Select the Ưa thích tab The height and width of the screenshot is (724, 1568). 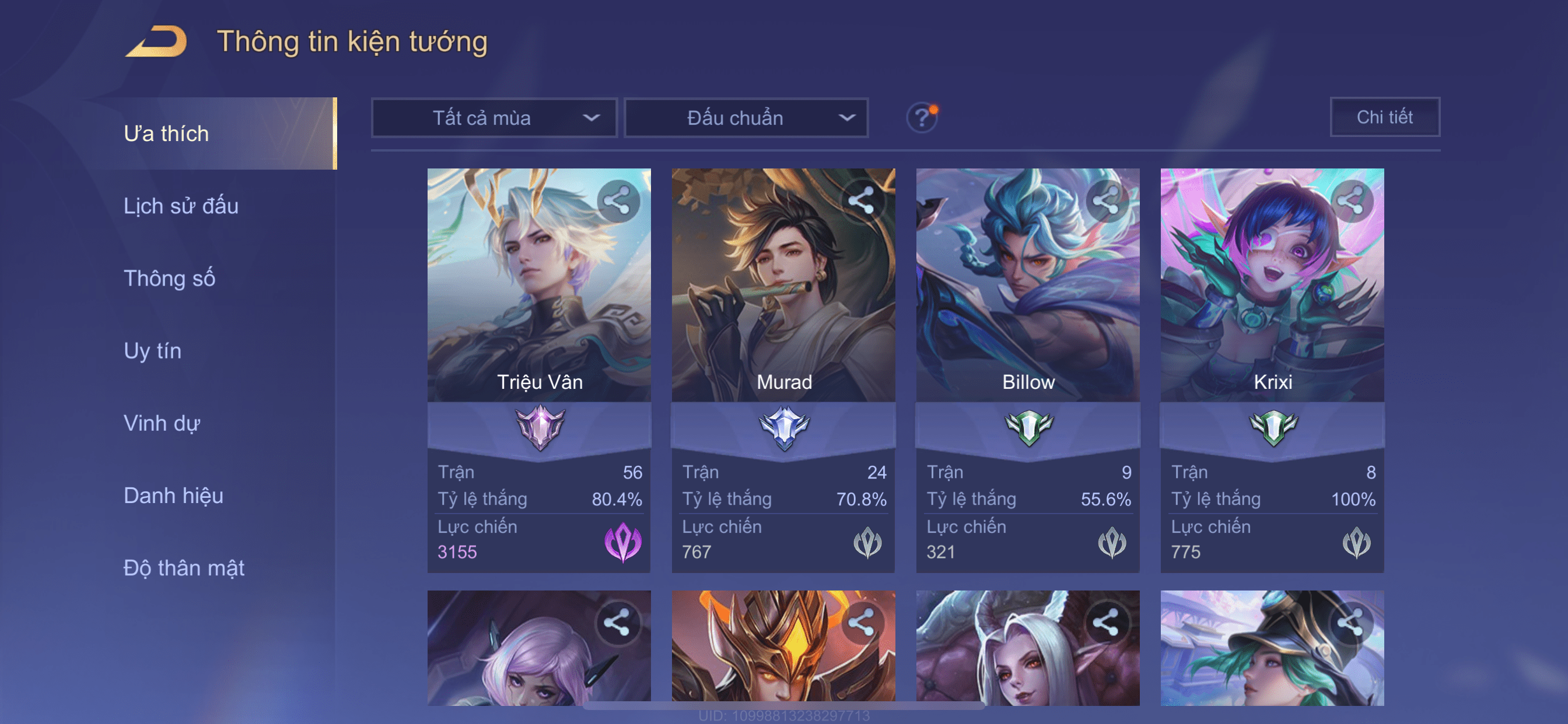(x=166, y=134)
